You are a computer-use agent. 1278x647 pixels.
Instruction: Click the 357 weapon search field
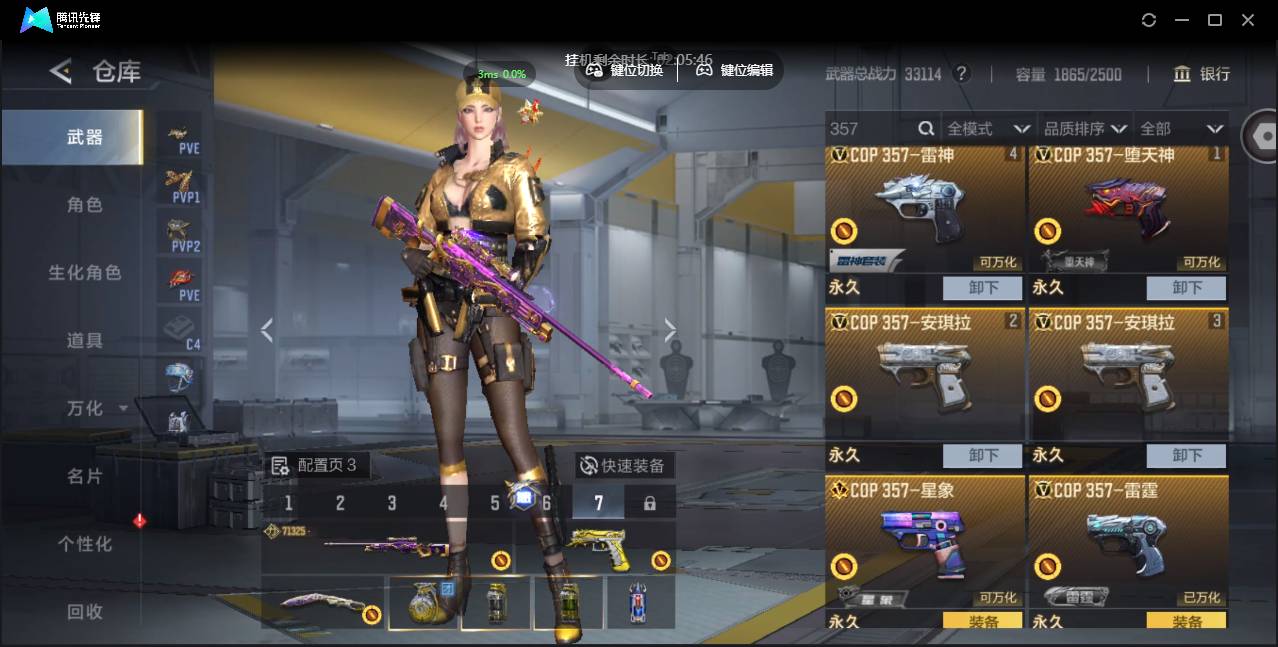click(870, 128)
